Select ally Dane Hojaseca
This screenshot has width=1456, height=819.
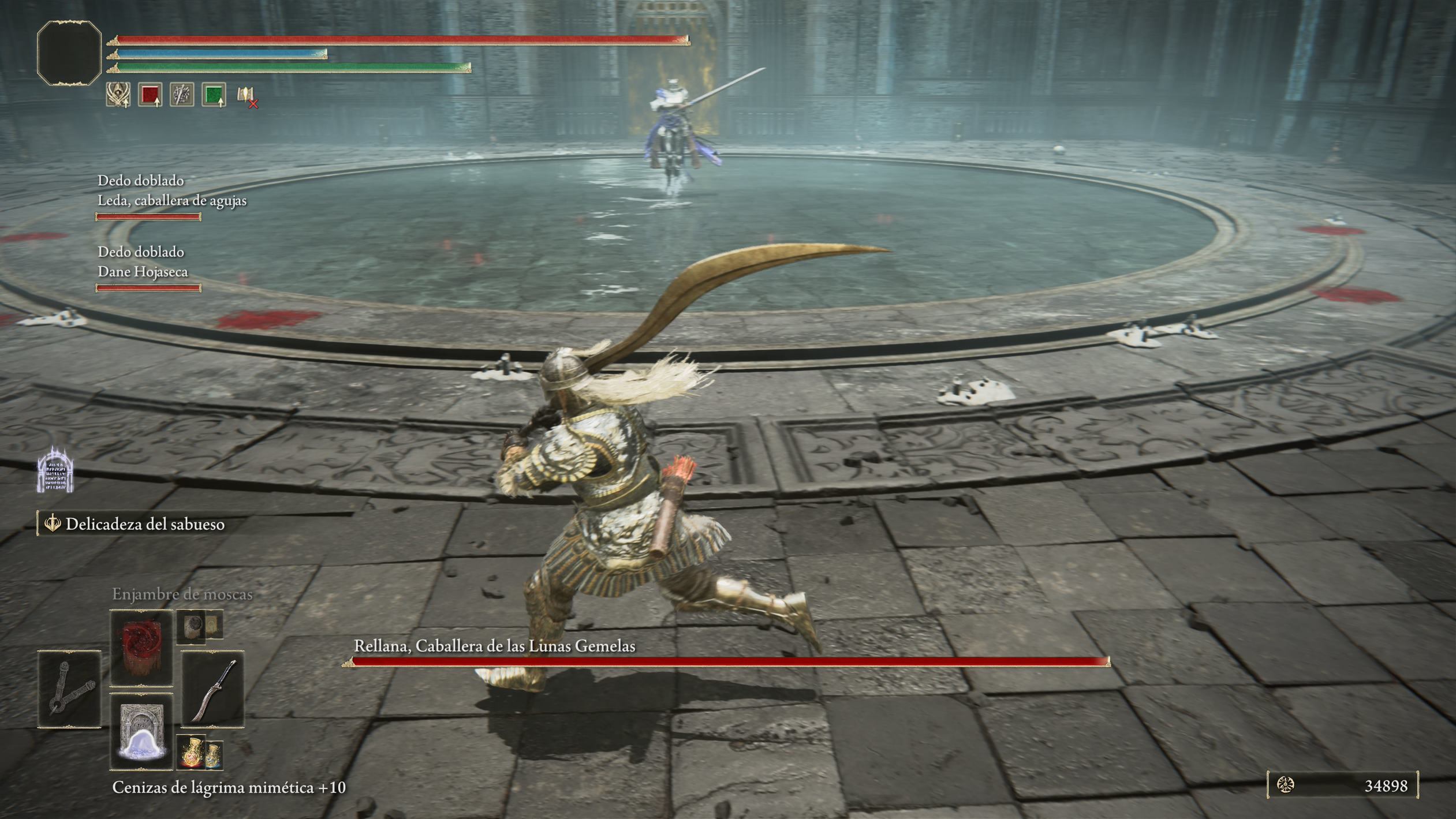[x=143, y=271]
